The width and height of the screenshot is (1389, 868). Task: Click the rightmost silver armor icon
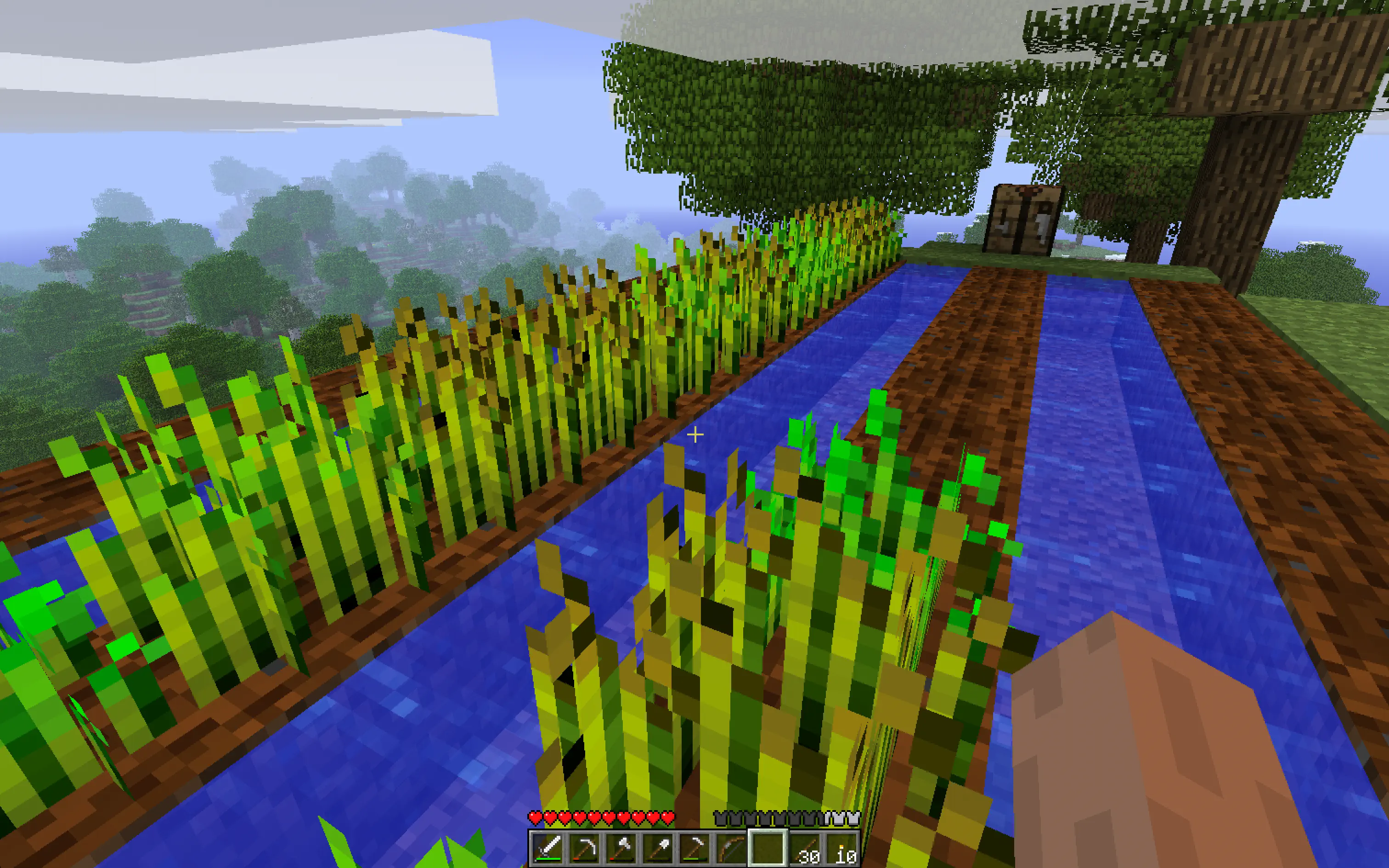(x=853, y=817)
